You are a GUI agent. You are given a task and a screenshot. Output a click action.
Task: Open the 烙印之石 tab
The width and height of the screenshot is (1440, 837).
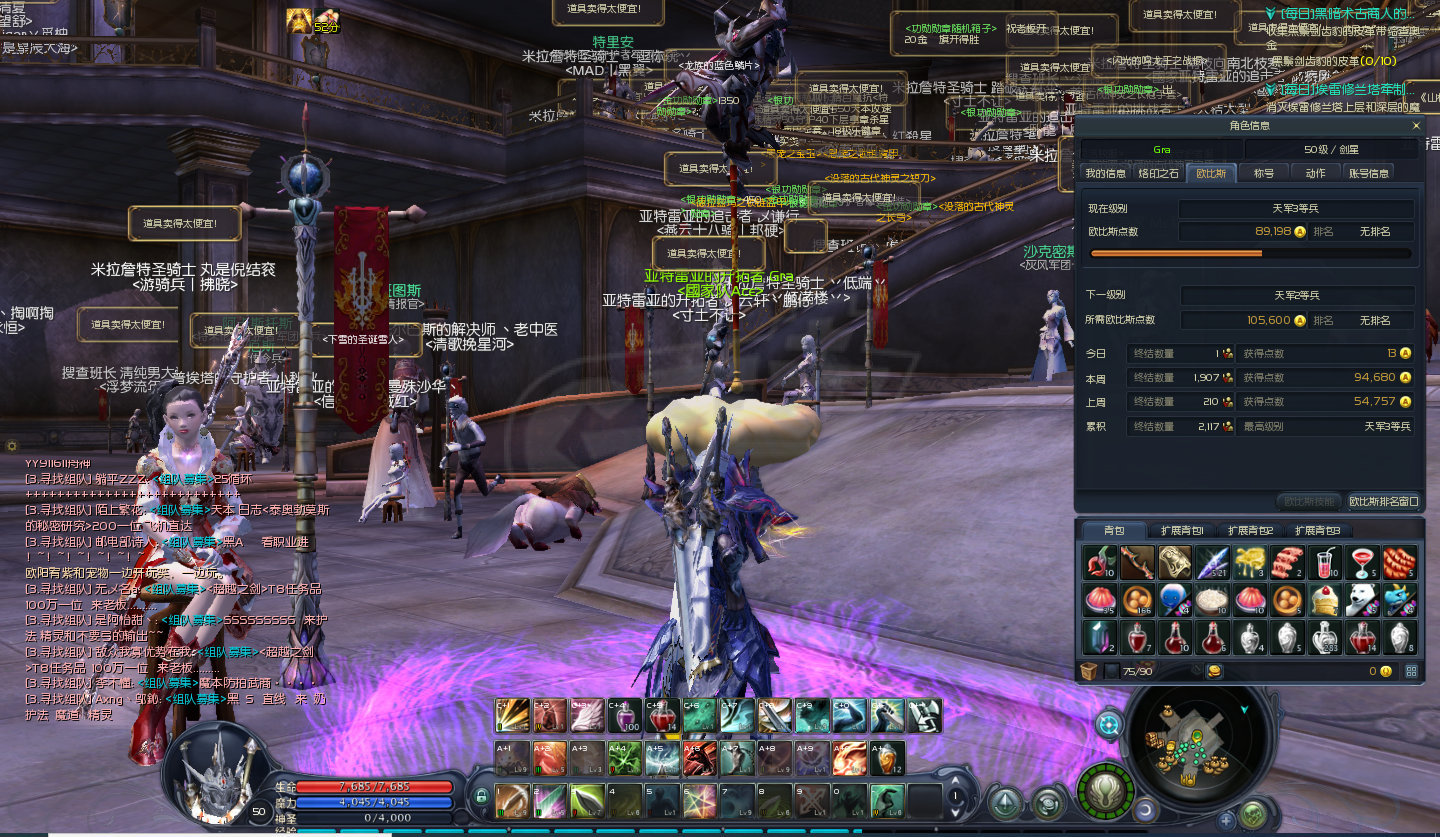pos(1159,173)
